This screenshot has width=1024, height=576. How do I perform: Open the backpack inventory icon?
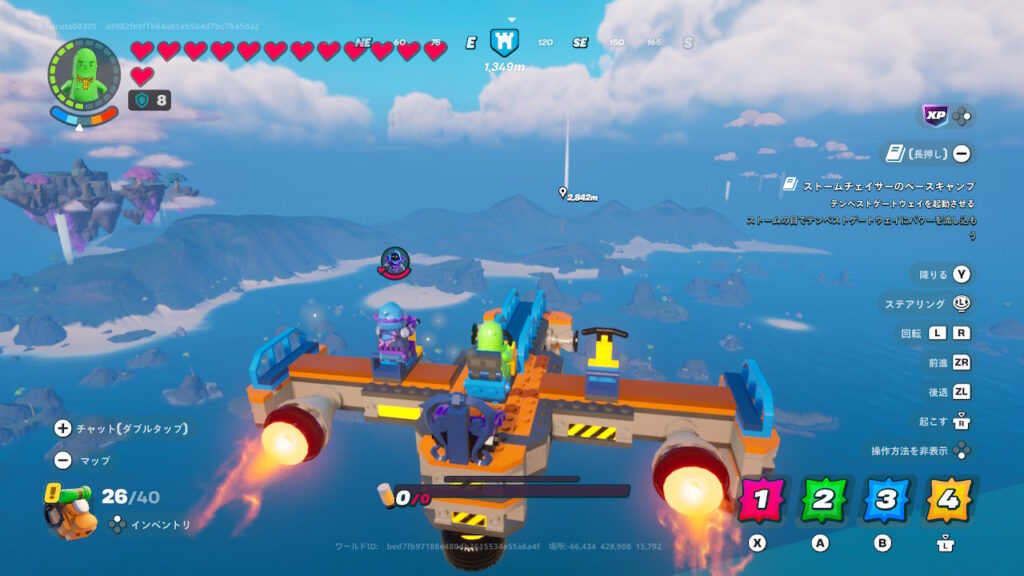pos(69,509)
